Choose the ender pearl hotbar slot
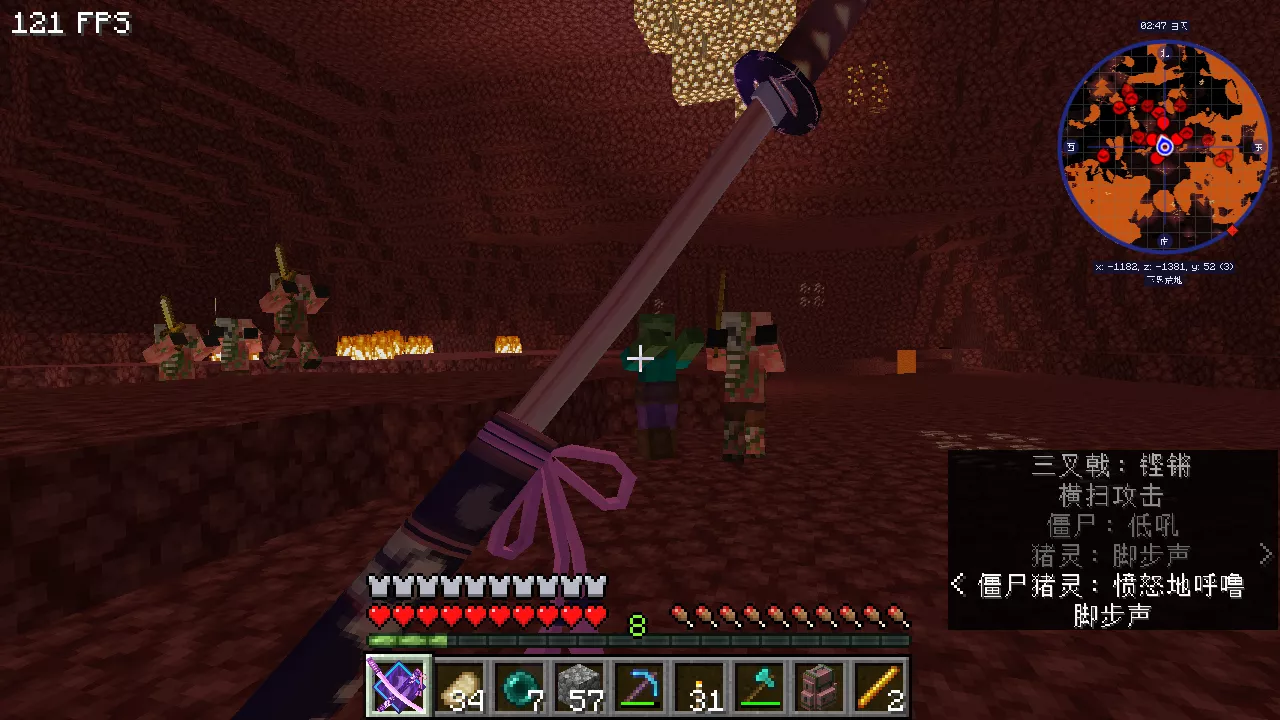Screen dimensions: 1280x720 (519, 687)
